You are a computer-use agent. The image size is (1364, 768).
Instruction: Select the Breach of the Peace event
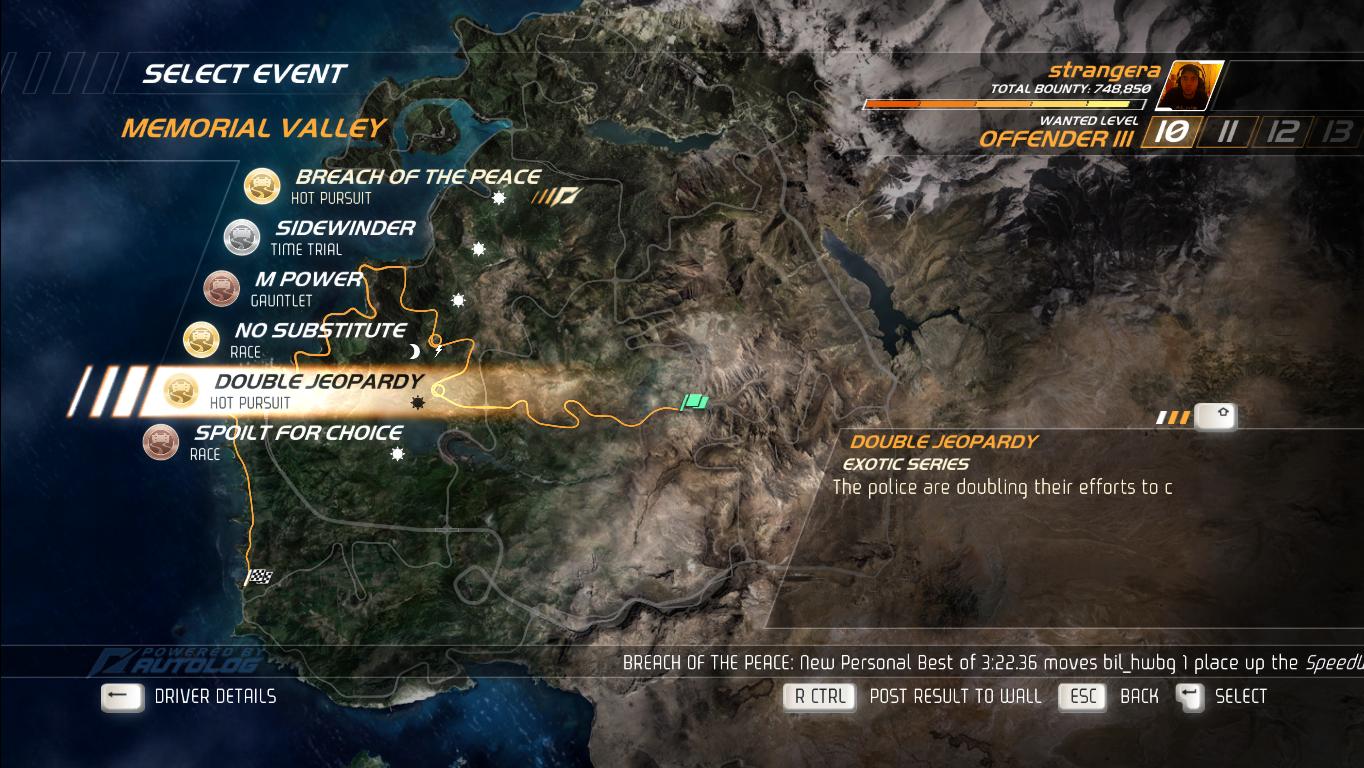coord(417,178)
